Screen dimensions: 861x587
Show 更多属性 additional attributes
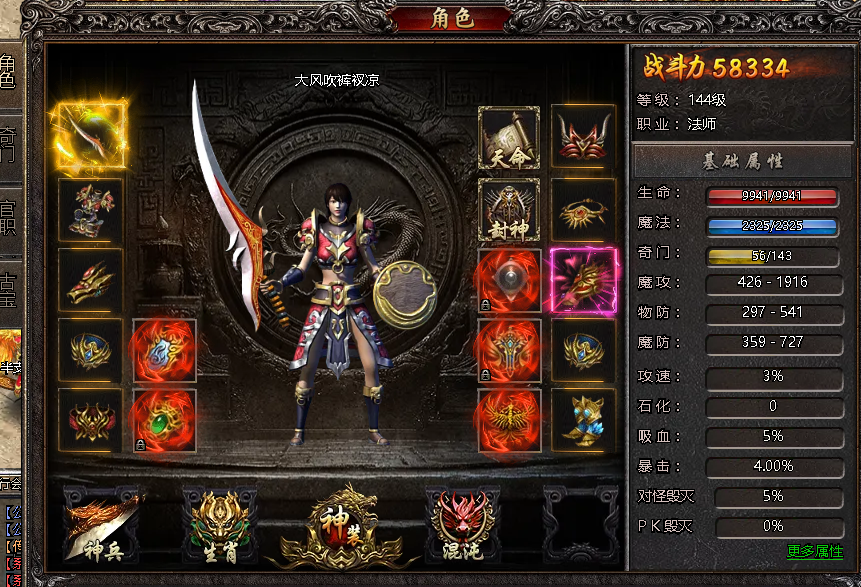[815, 551]
